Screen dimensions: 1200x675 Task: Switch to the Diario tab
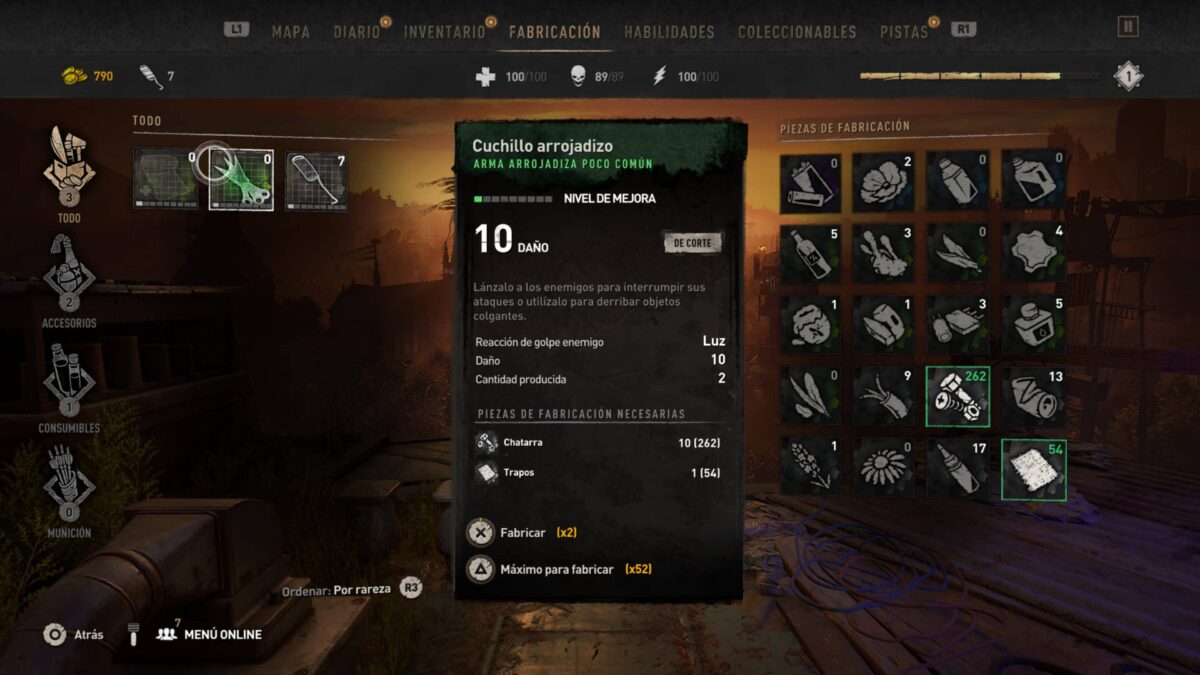point(356,32)
